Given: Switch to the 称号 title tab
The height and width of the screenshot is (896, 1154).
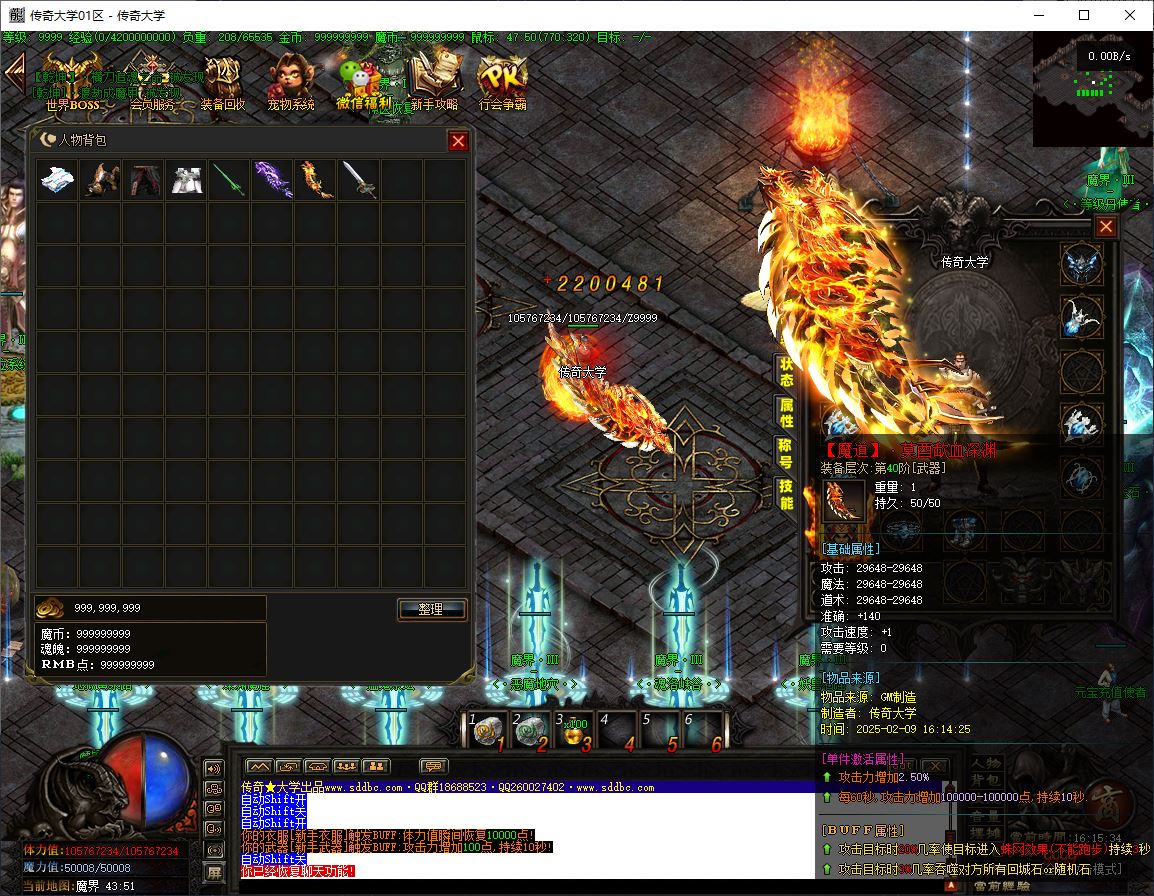Looking at the screenshot, I should [x=787, y=454].
